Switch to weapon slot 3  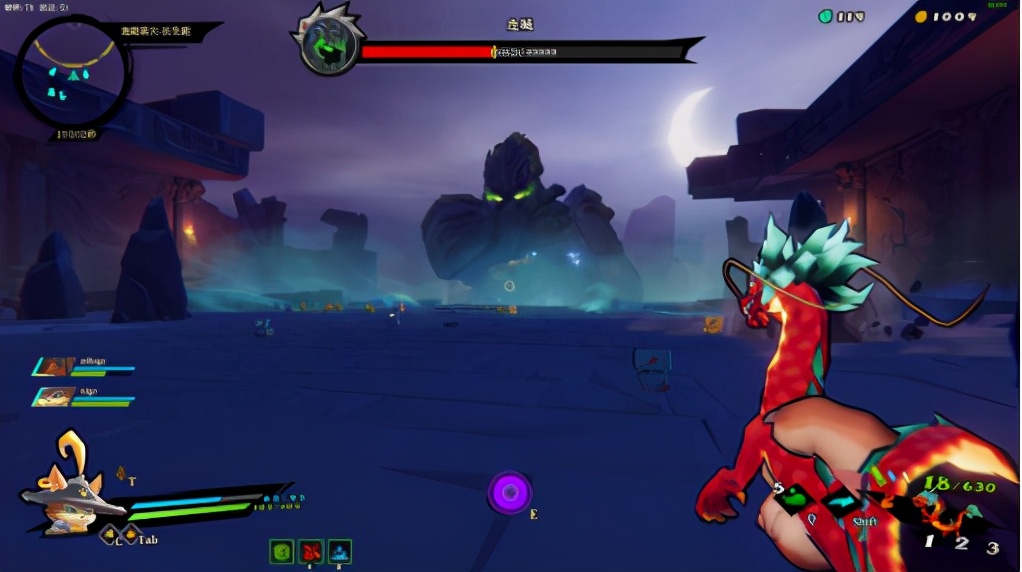pyautogui.click(x=992, y=548)
